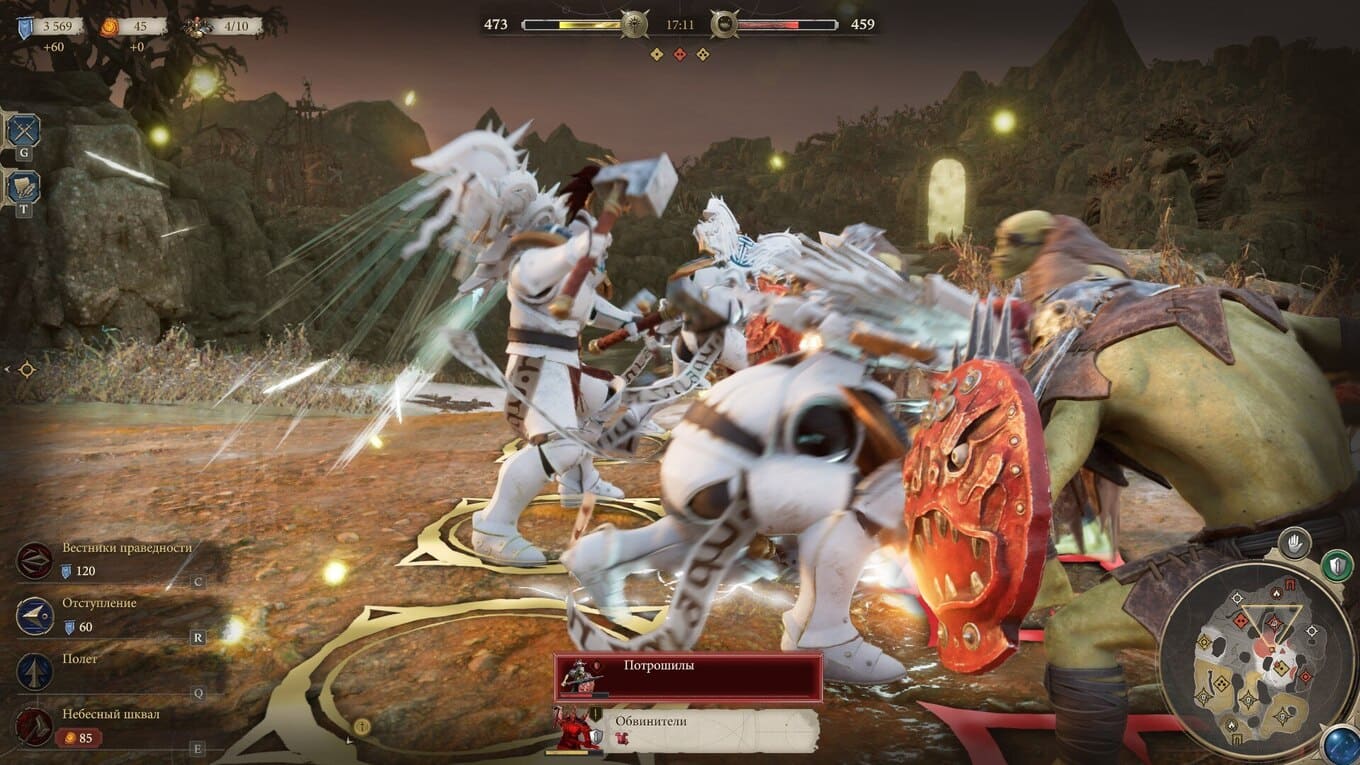Click the hand stop-order button
The image size is (1360, 765).
tap(1294, 543)
